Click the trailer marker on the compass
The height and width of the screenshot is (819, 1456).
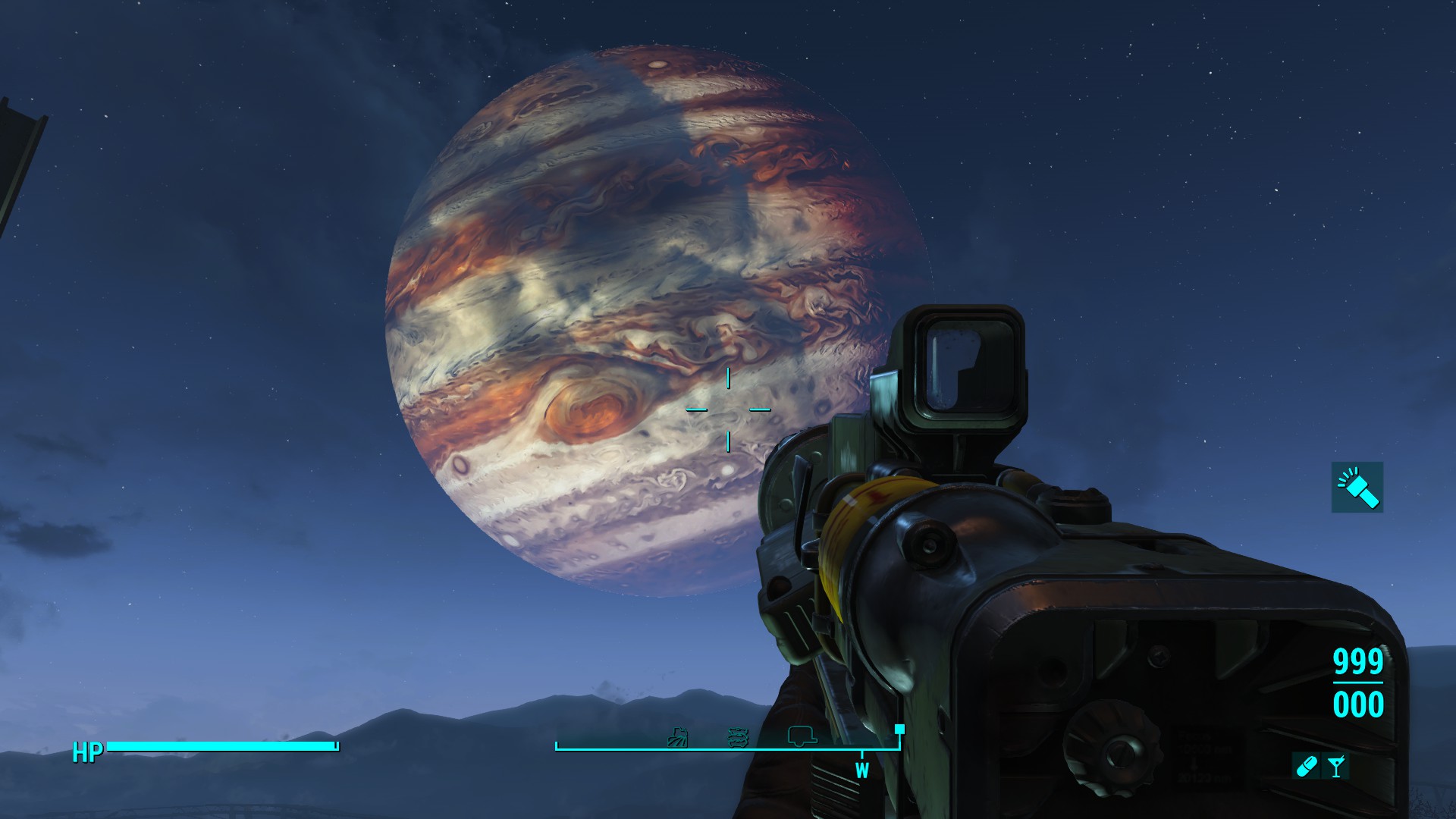(802, 735)
